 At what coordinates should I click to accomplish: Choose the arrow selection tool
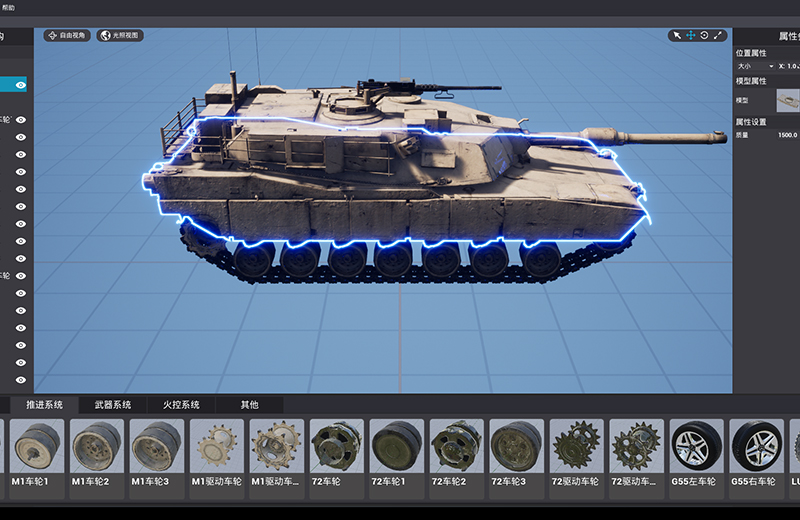(677, 35)
